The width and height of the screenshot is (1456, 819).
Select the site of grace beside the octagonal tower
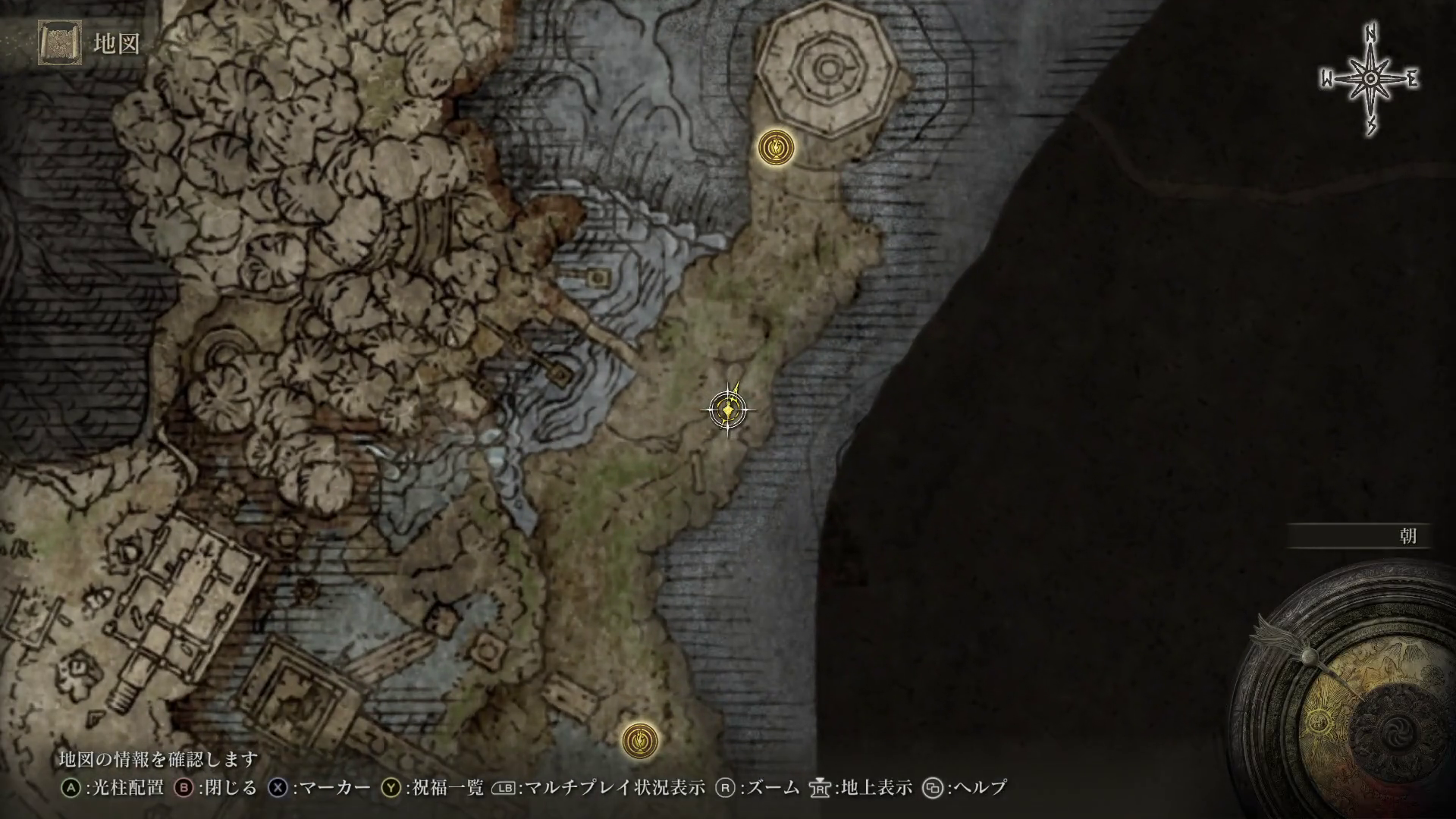coord(777,147)
